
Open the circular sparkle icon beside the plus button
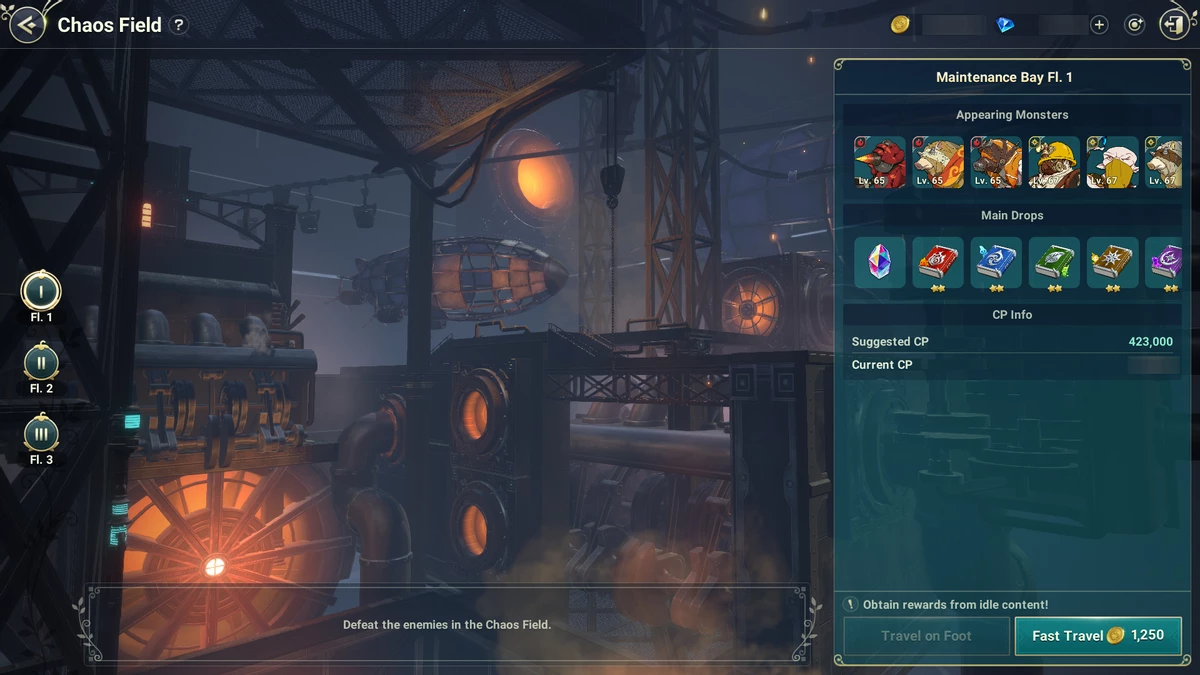pyautogui.click(x=1134, y=25)
